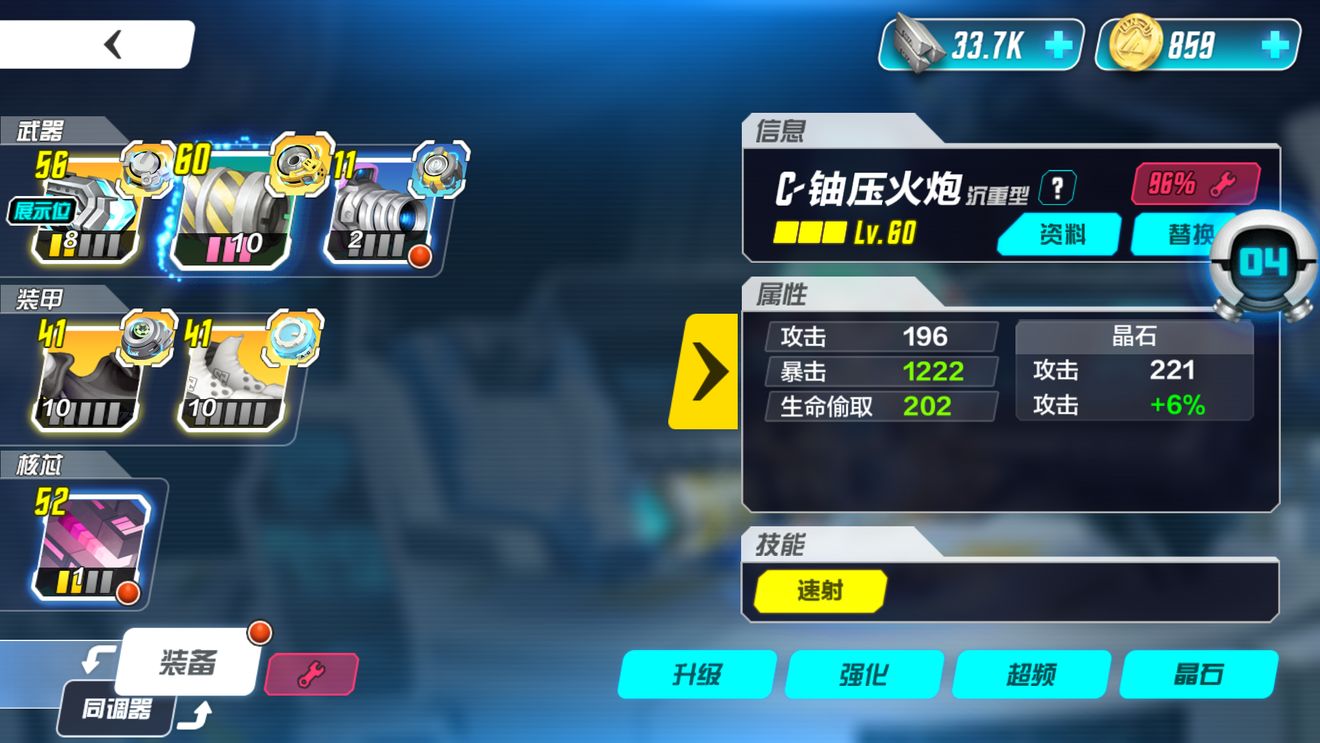Image resolution: width=1320 pixels, height=743 pixels.
Task: Open the pink wrench repair icon
Action: (x=313, y=674)
